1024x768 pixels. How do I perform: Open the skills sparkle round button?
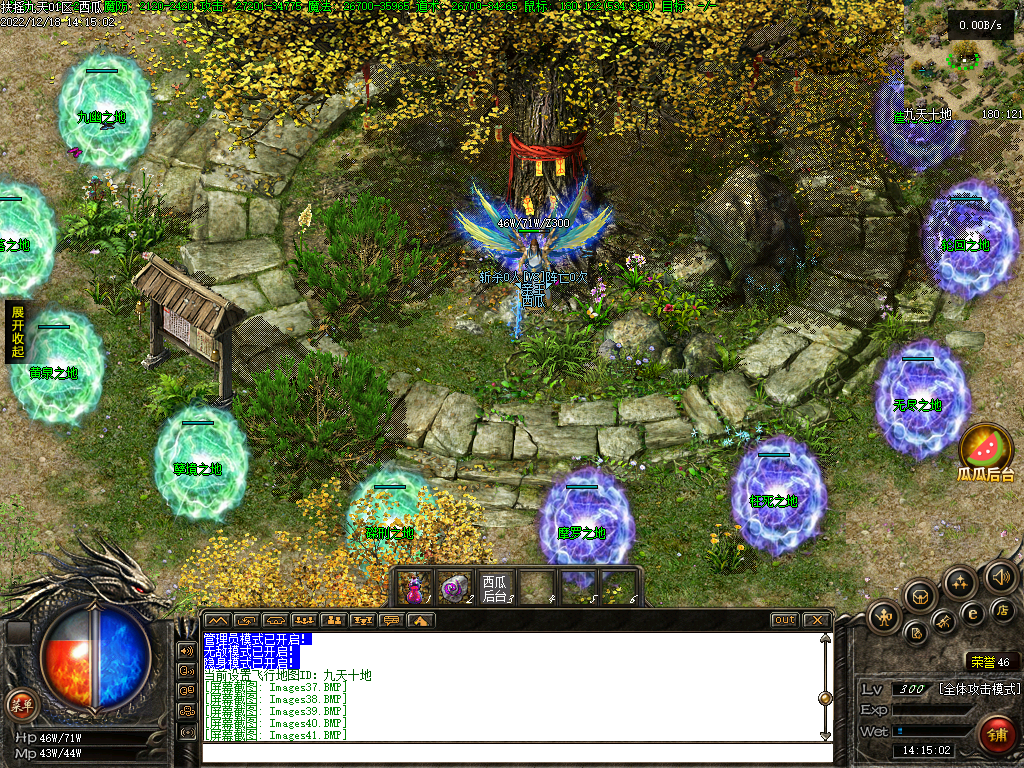[x=960, y=582]
